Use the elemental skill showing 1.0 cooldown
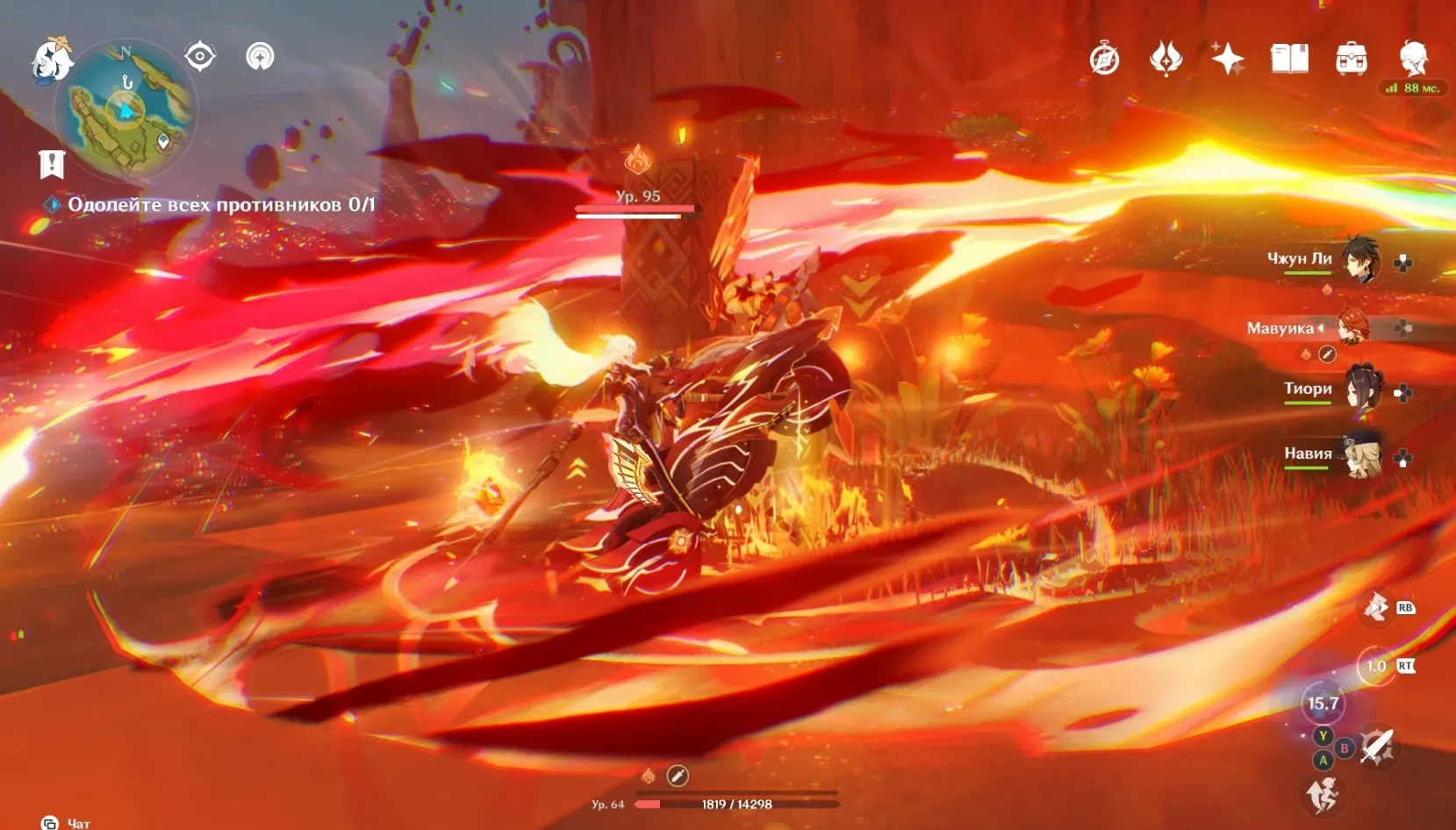The image size is (1456, 830). coord(1375,667)
